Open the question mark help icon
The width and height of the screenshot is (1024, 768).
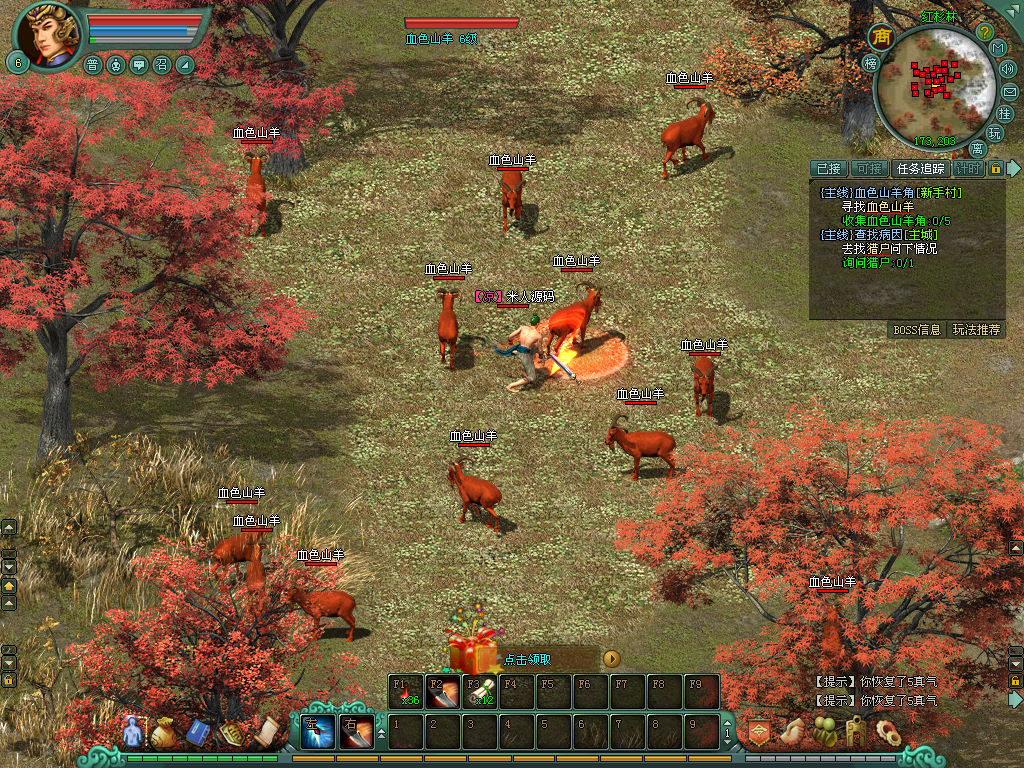point(984,32)
